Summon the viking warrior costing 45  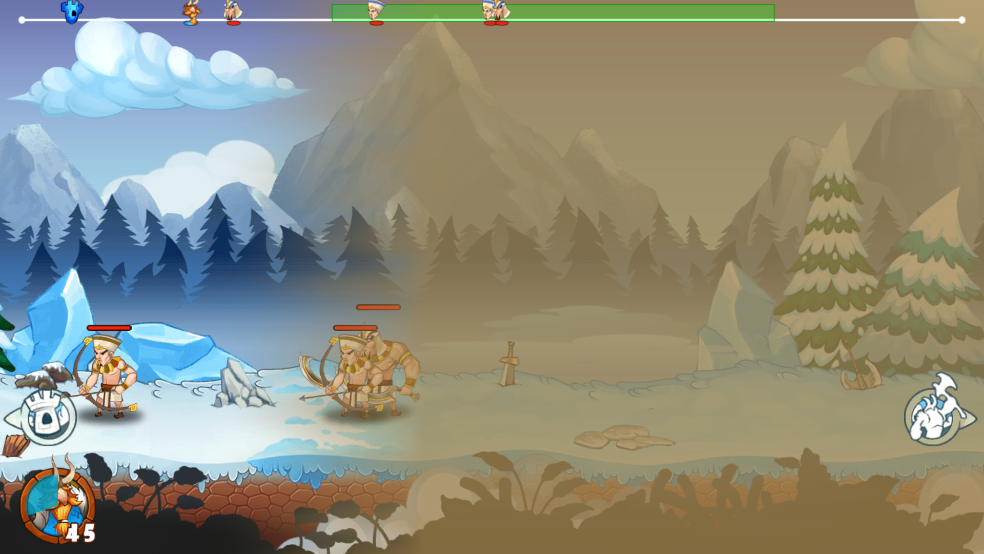(x=58, y=503)
